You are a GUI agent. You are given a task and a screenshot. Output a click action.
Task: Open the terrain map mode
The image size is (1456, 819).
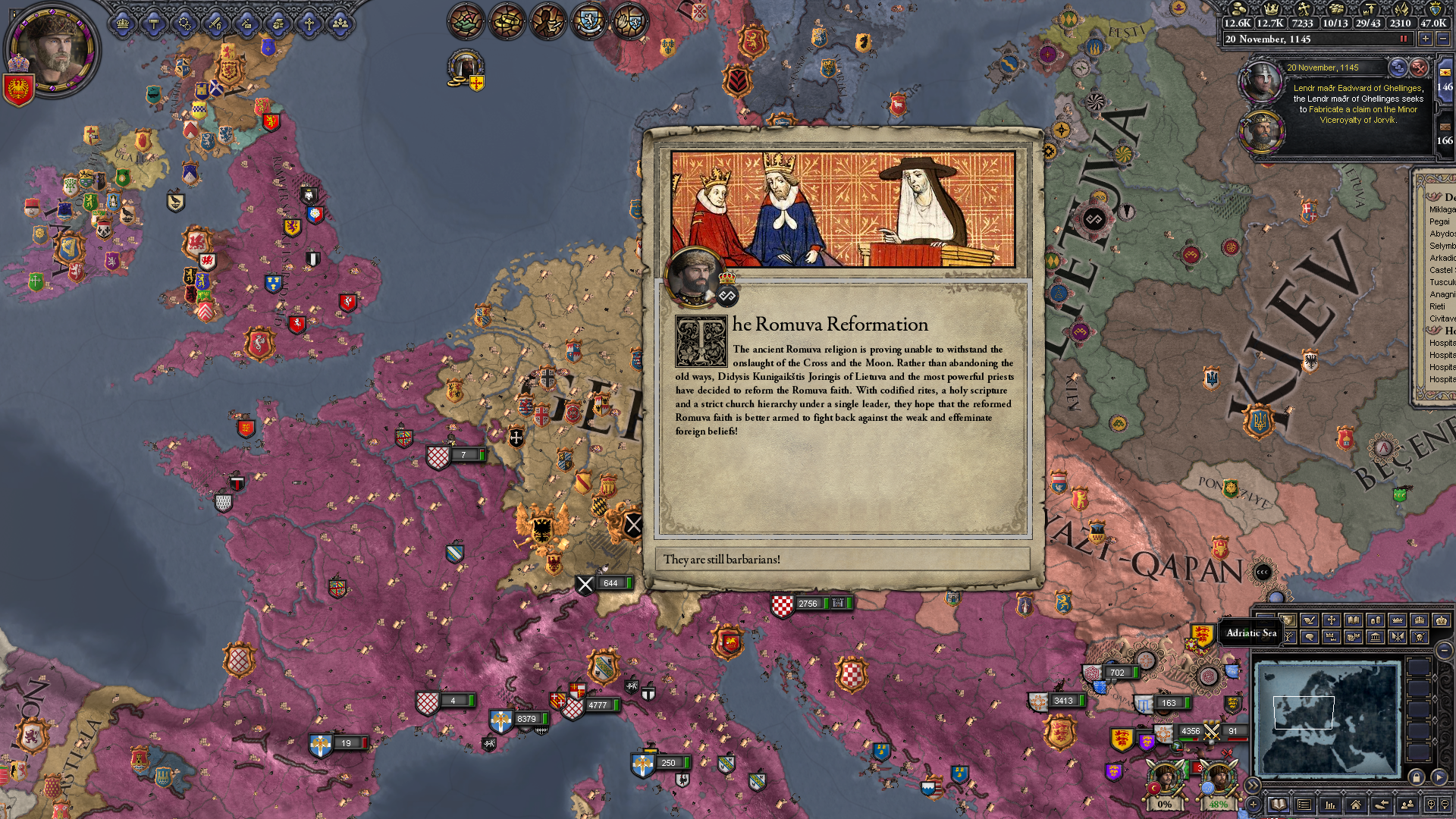coord(1265,620)
